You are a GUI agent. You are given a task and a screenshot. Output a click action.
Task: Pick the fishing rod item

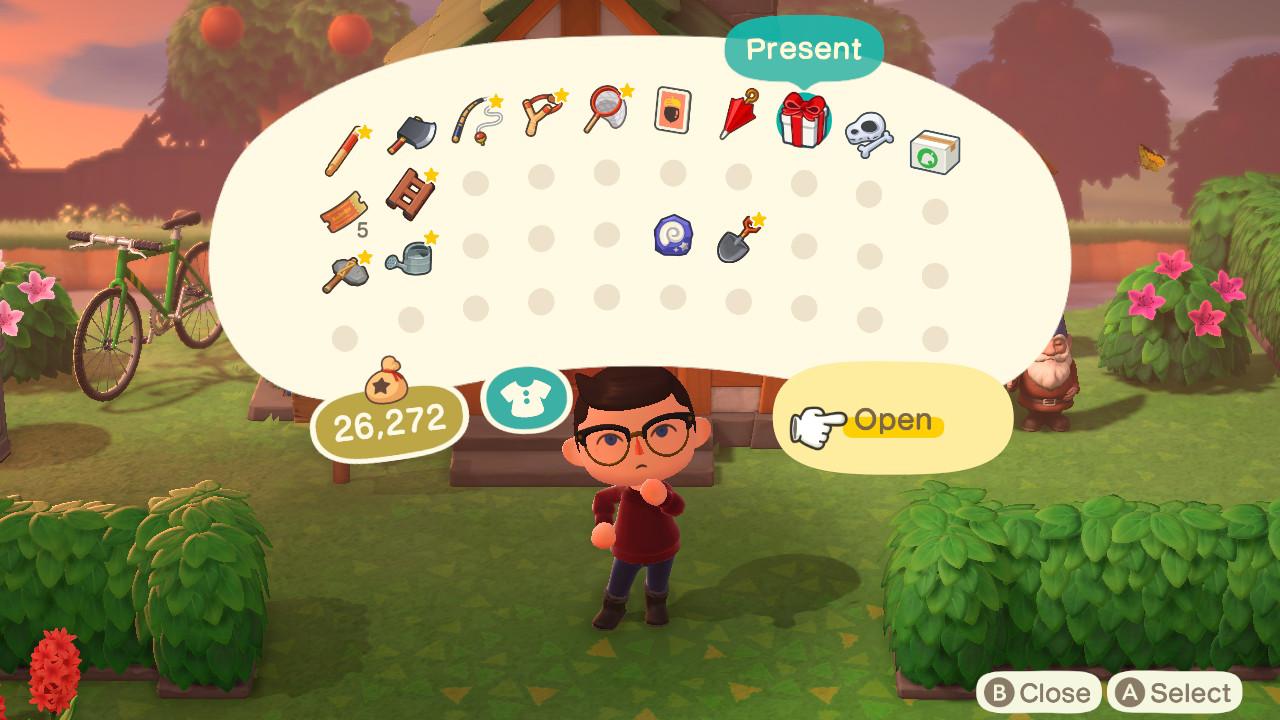click(476, 121)
